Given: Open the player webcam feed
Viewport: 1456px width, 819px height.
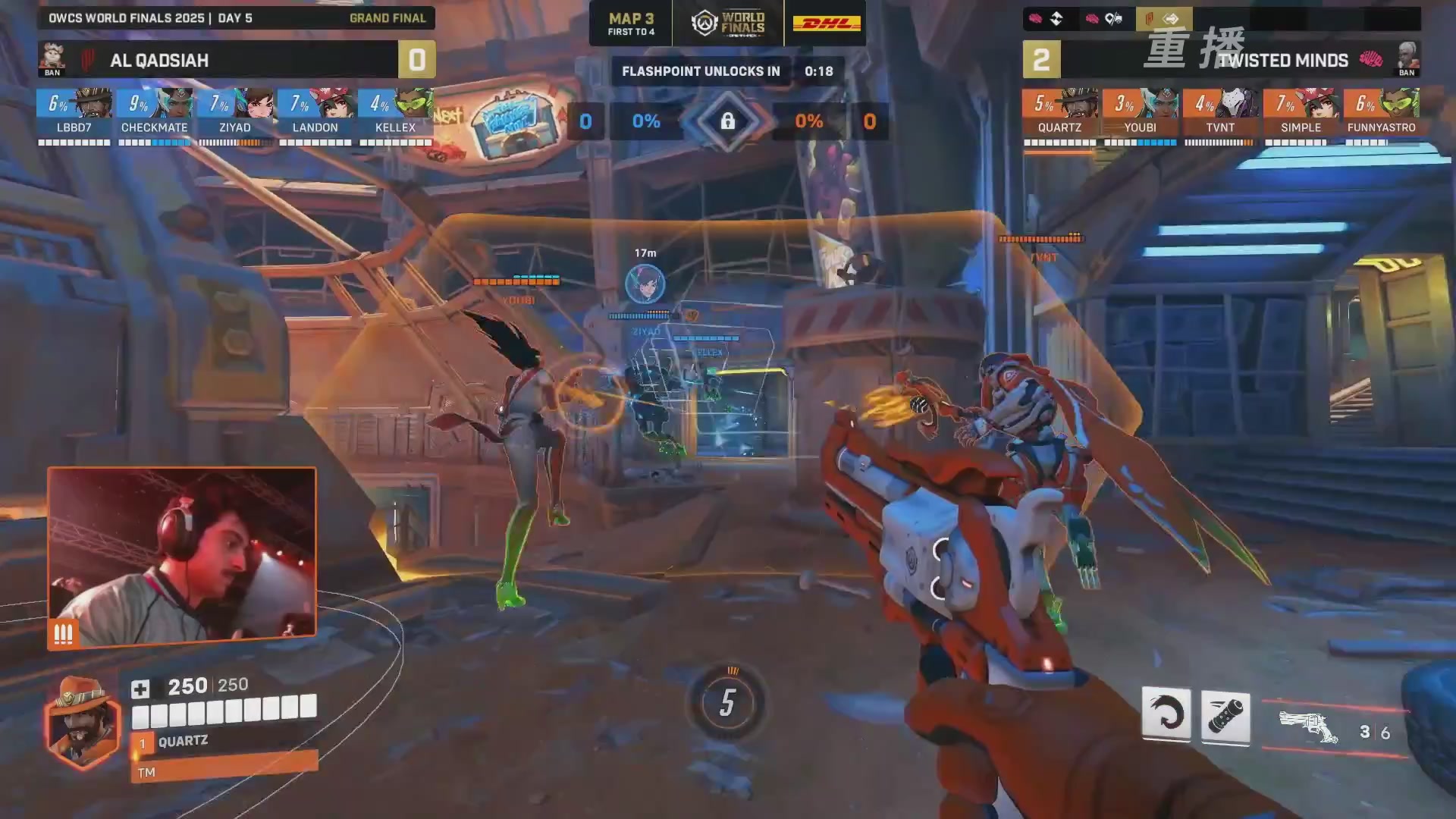Looking at the screenshot, I should 182,555.
